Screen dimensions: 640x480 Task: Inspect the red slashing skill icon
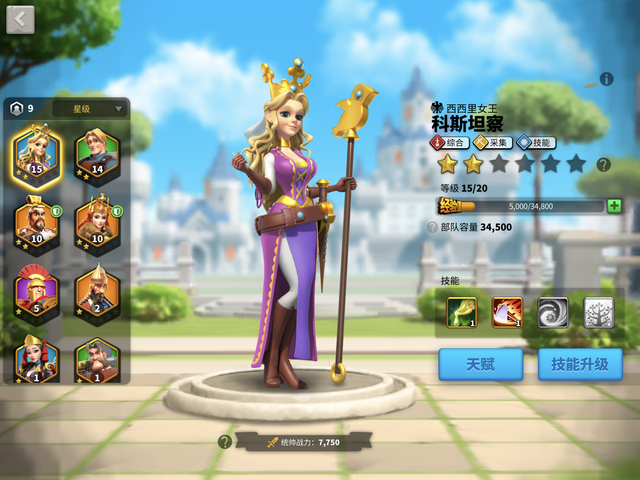(x=507, y=313)
